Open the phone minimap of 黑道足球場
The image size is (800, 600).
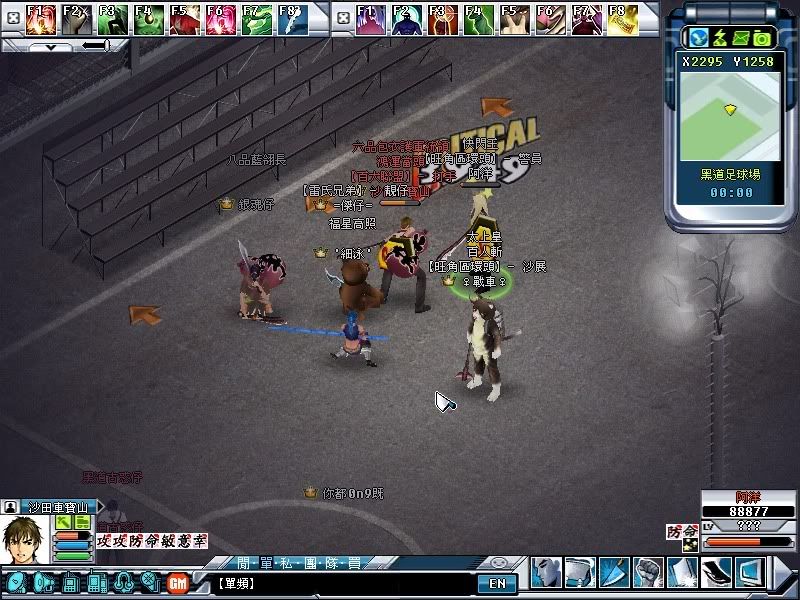(729, 108)
